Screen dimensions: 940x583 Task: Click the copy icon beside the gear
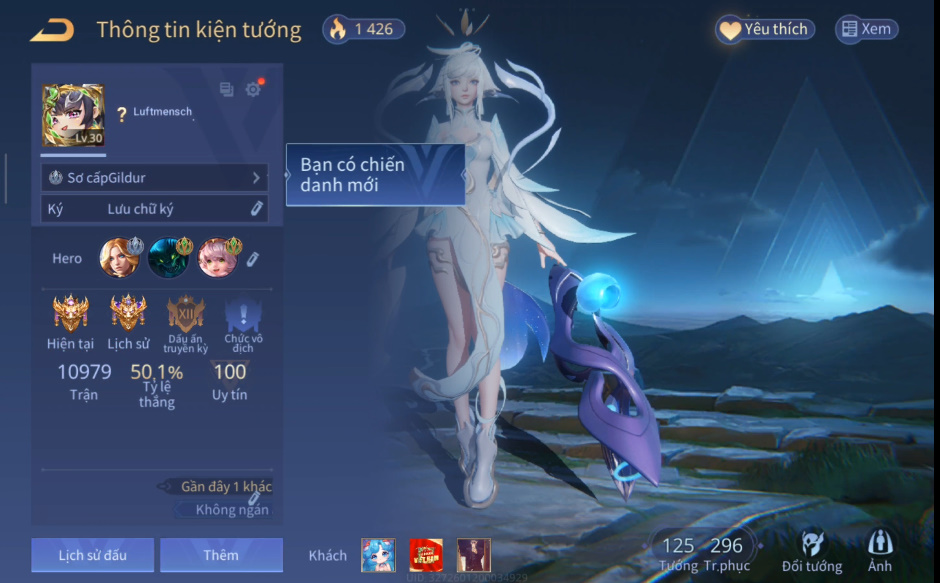click(227, 89)
